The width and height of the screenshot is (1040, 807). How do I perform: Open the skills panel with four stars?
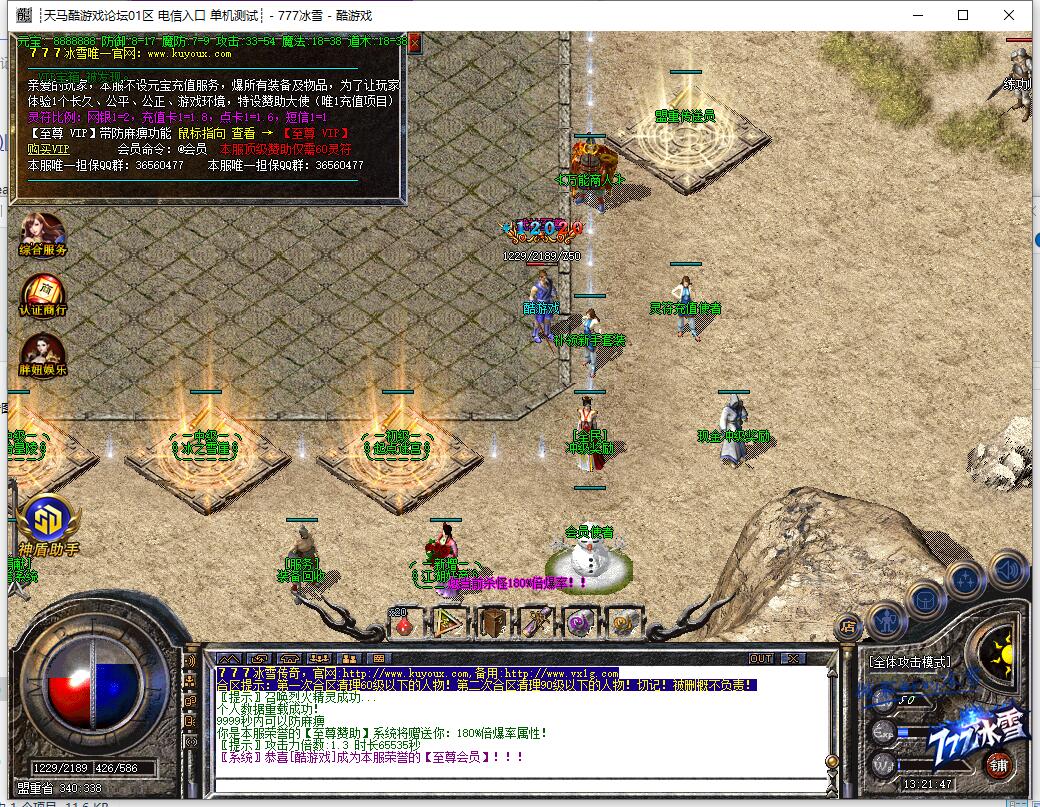(x=966, y=579)
